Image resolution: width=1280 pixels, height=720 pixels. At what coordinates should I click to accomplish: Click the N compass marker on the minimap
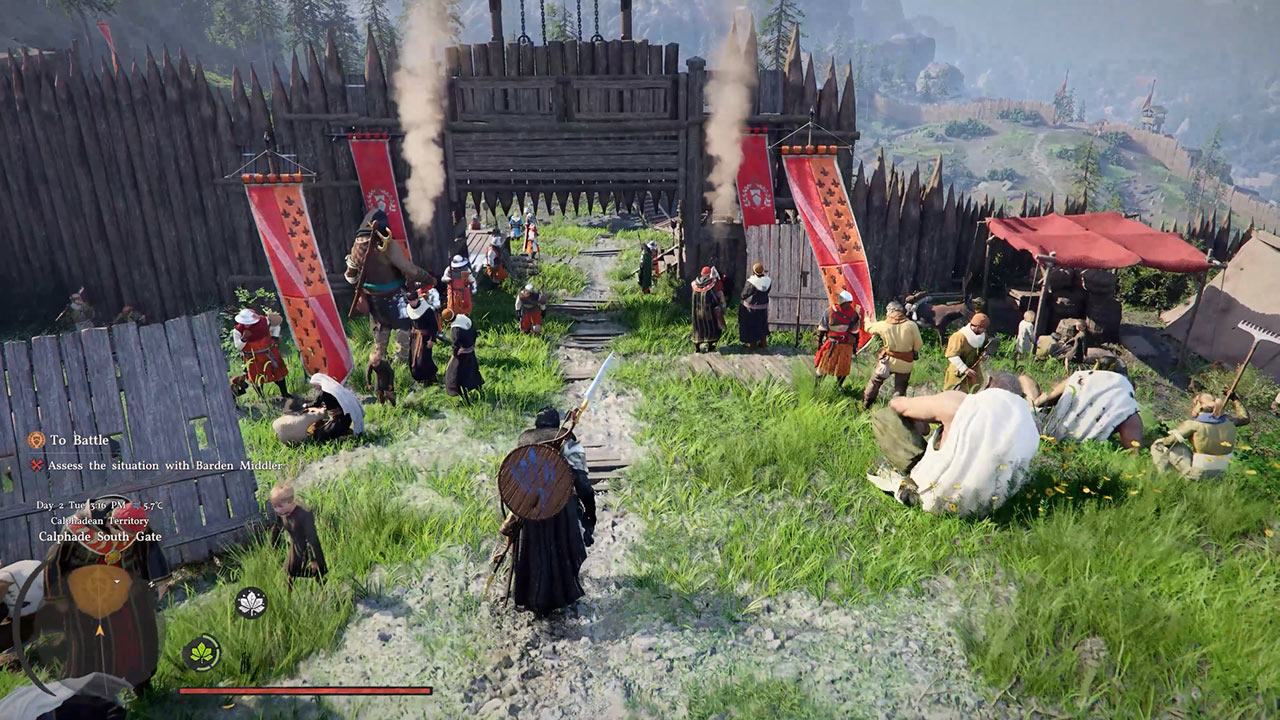click(151, 583)
